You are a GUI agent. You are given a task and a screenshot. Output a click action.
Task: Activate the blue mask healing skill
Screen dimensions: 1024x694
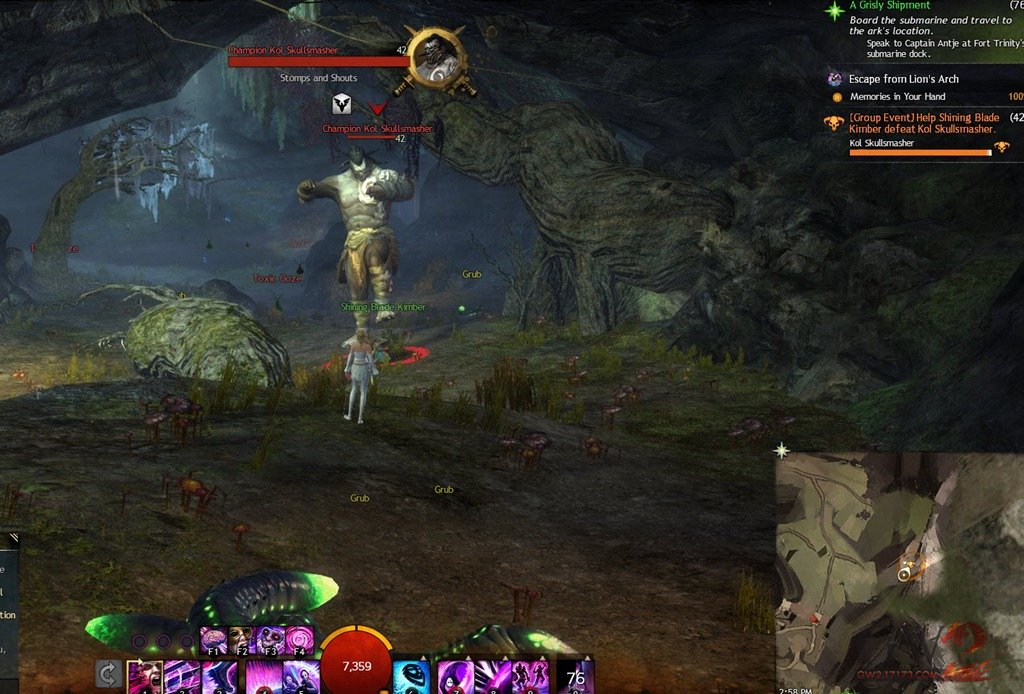tap(411, 677)
